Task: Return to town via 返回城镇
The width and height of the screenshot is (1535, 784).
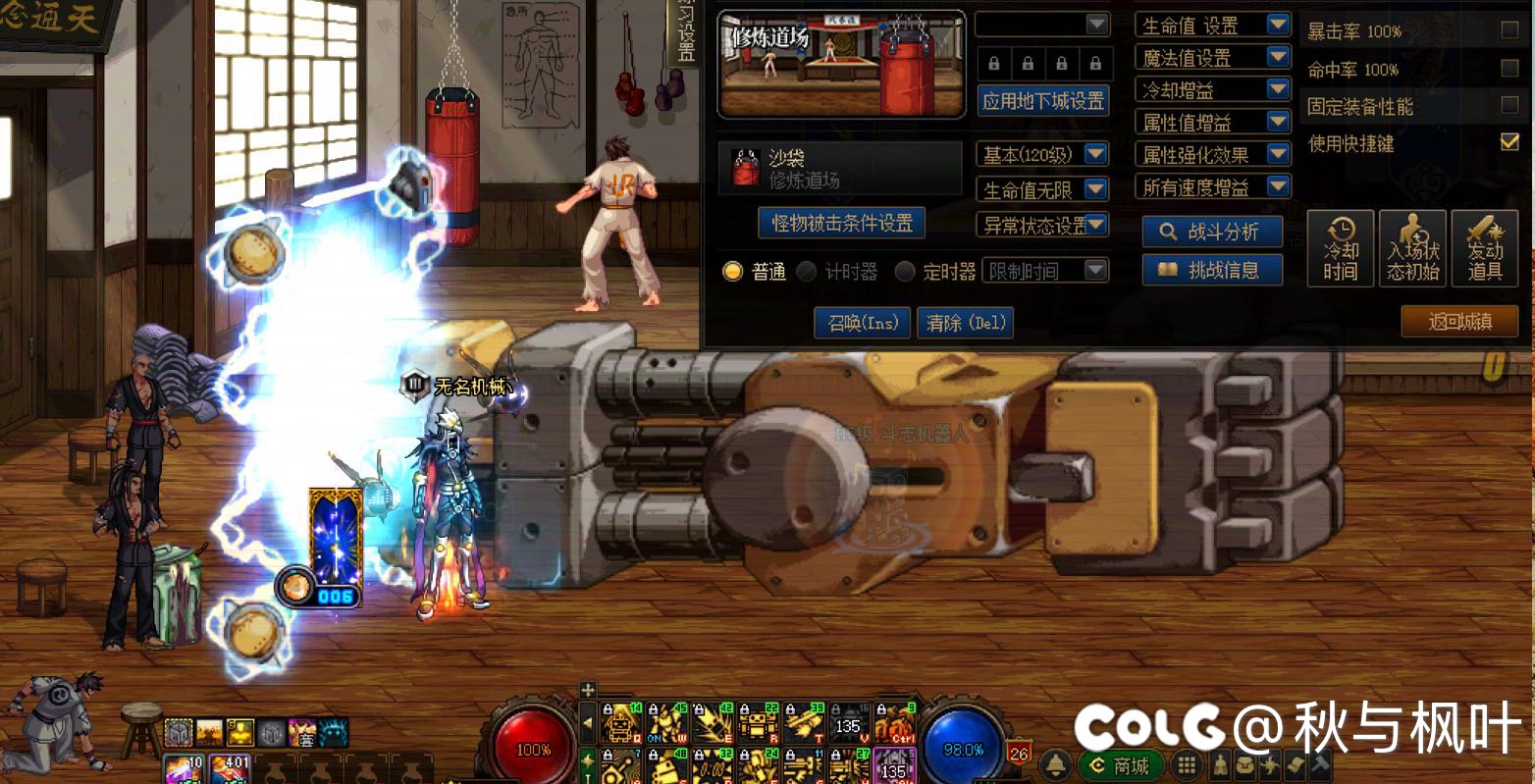Action: [1458, 322]
